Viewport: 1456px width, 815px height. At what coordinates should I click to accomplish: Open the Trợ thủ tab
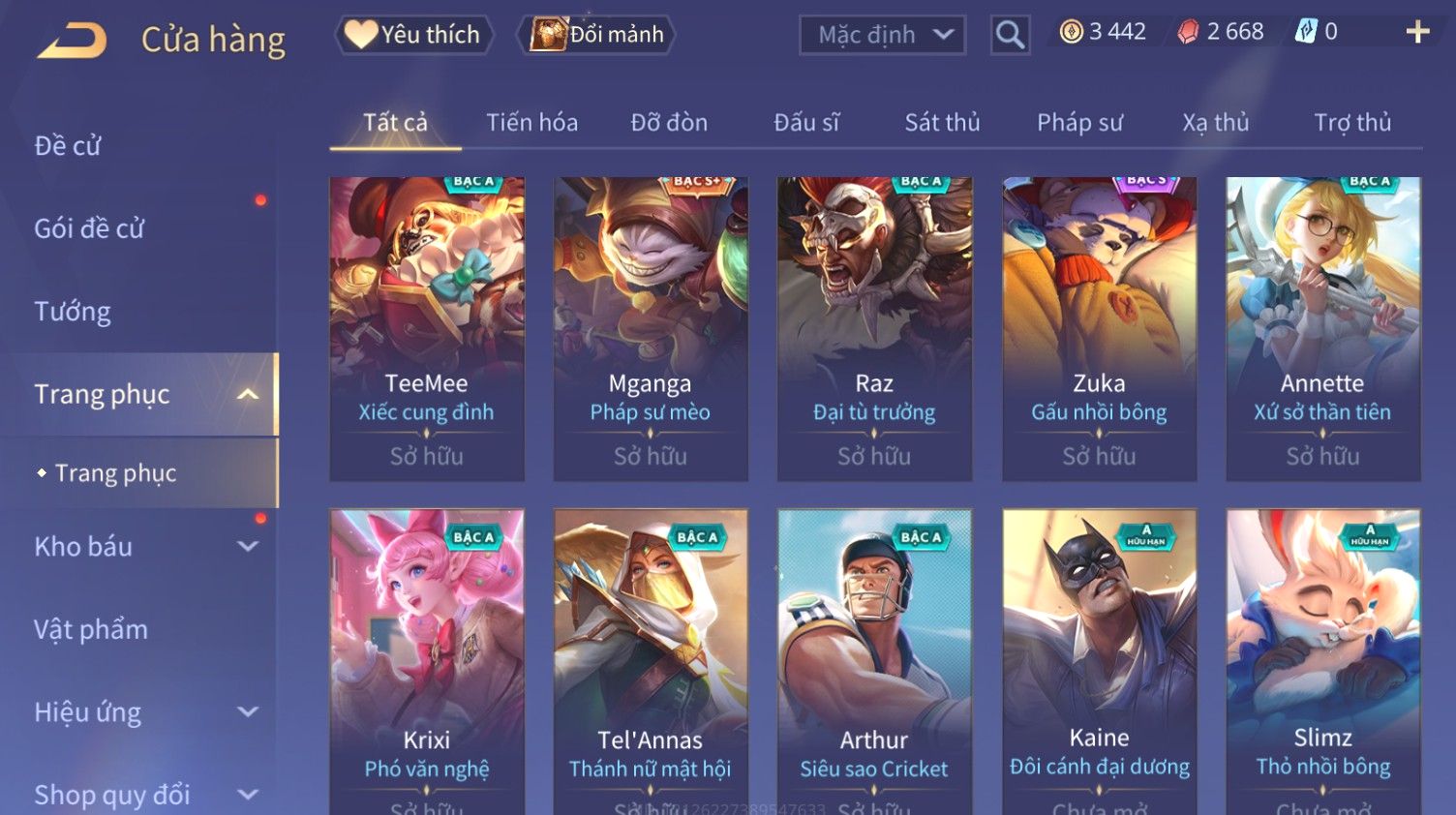pos(1352,123)
